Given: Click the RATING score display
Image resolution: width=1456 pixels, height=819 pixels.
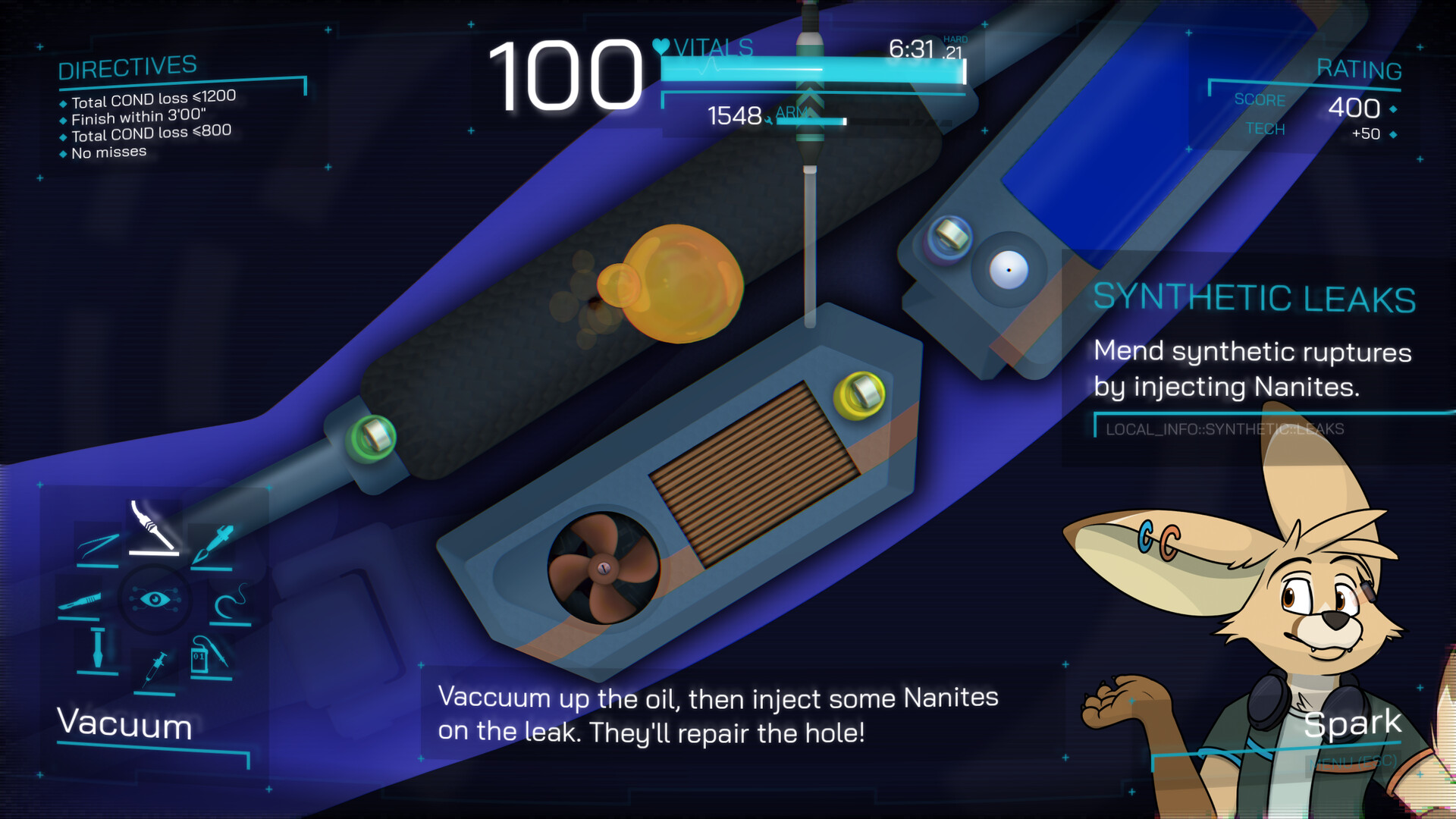Looking at the screenshot, I should [x=1357, y=108].
